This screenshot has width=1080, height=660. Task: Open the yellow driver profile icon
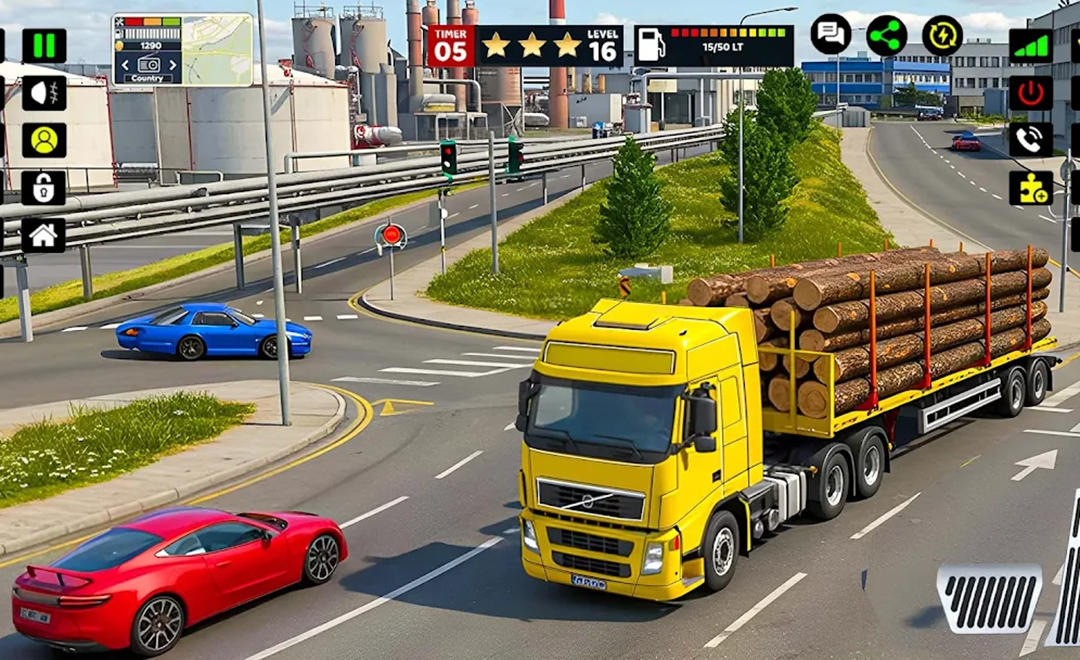click(44, 140)
